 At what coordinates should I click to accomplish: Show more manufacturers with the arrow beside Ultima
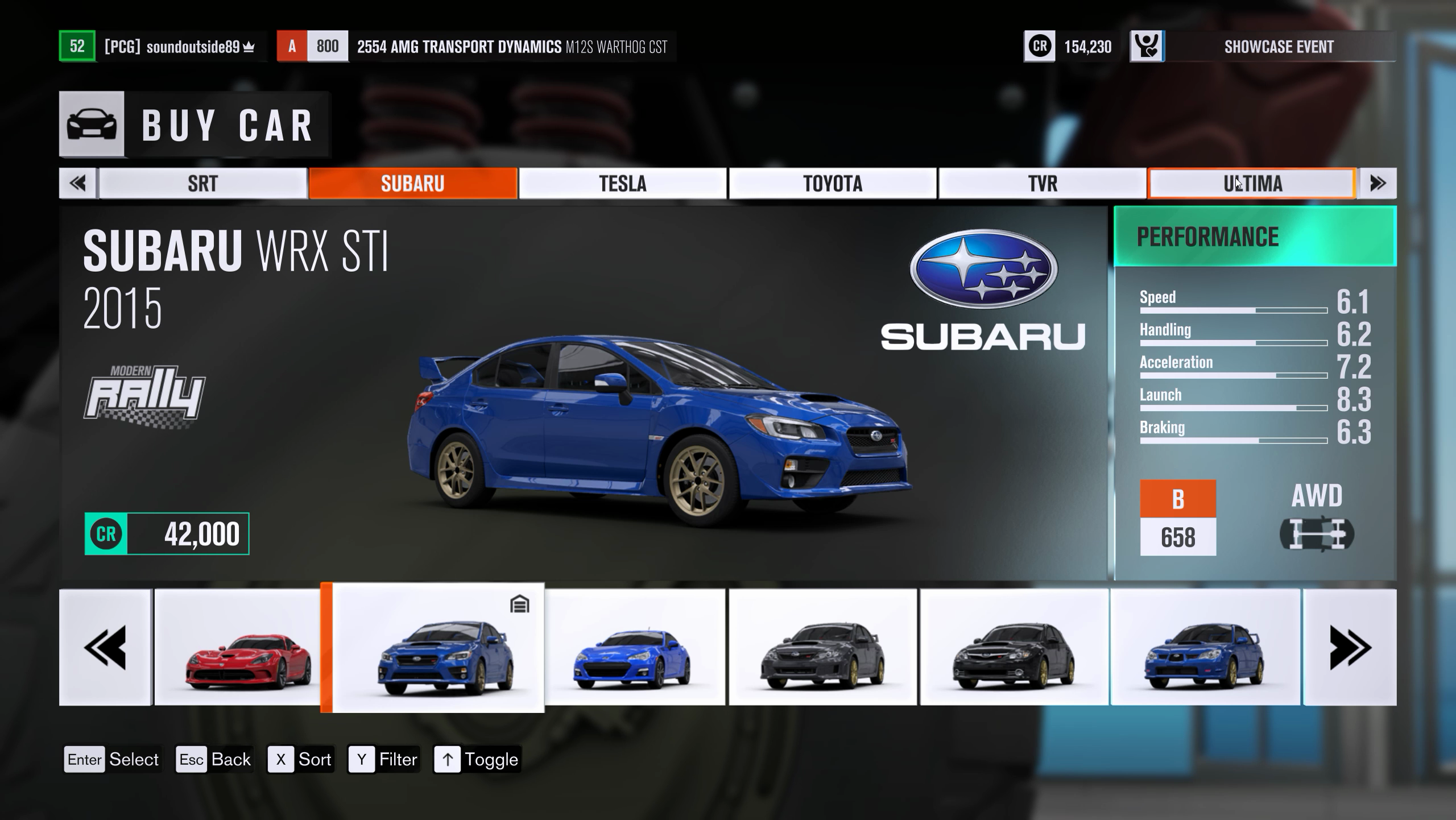pyautogui.click(x=1377, y=183)
